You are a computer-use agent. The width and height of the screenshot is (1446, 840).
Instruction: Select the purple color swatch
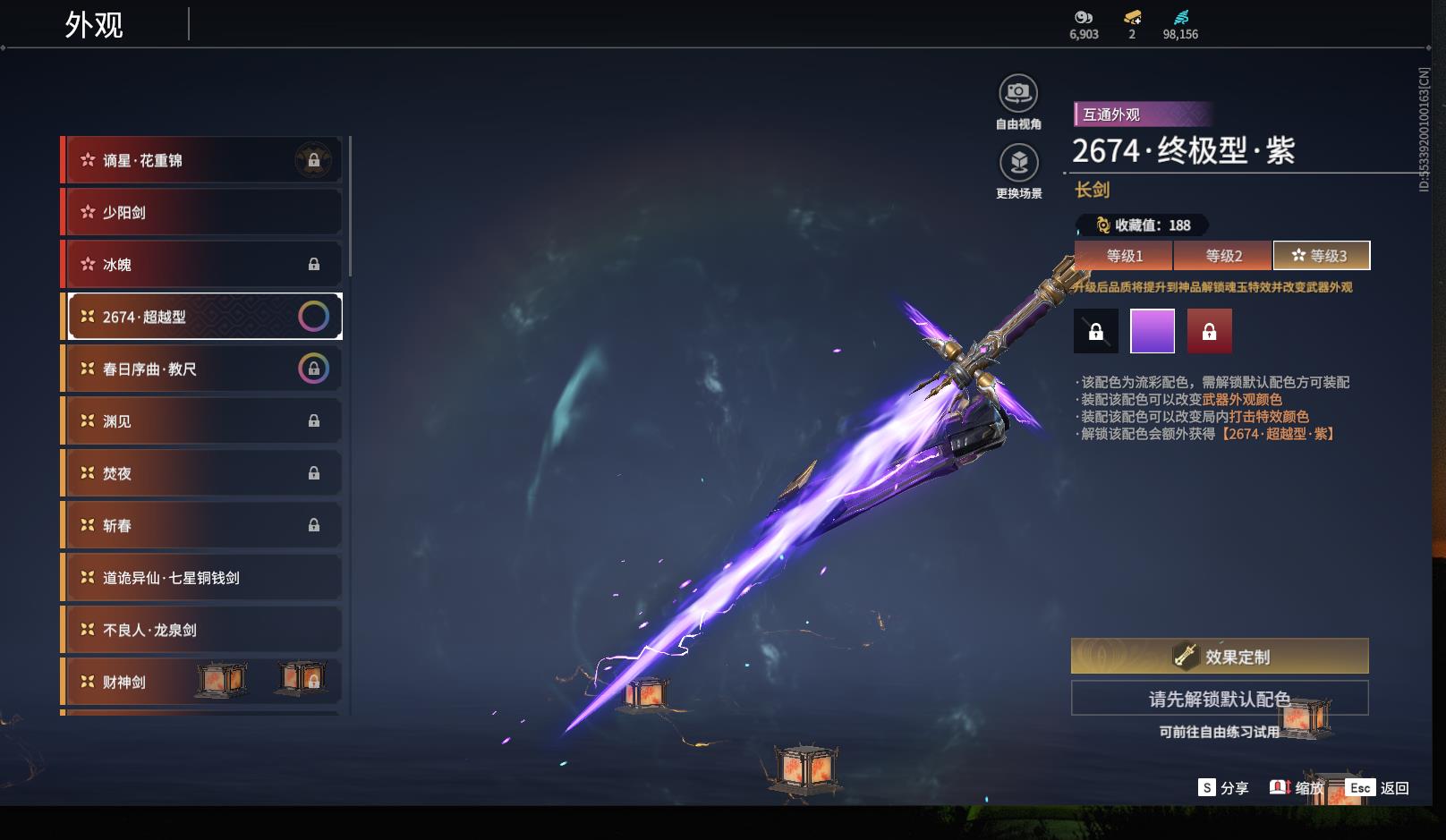[1153, 331]
